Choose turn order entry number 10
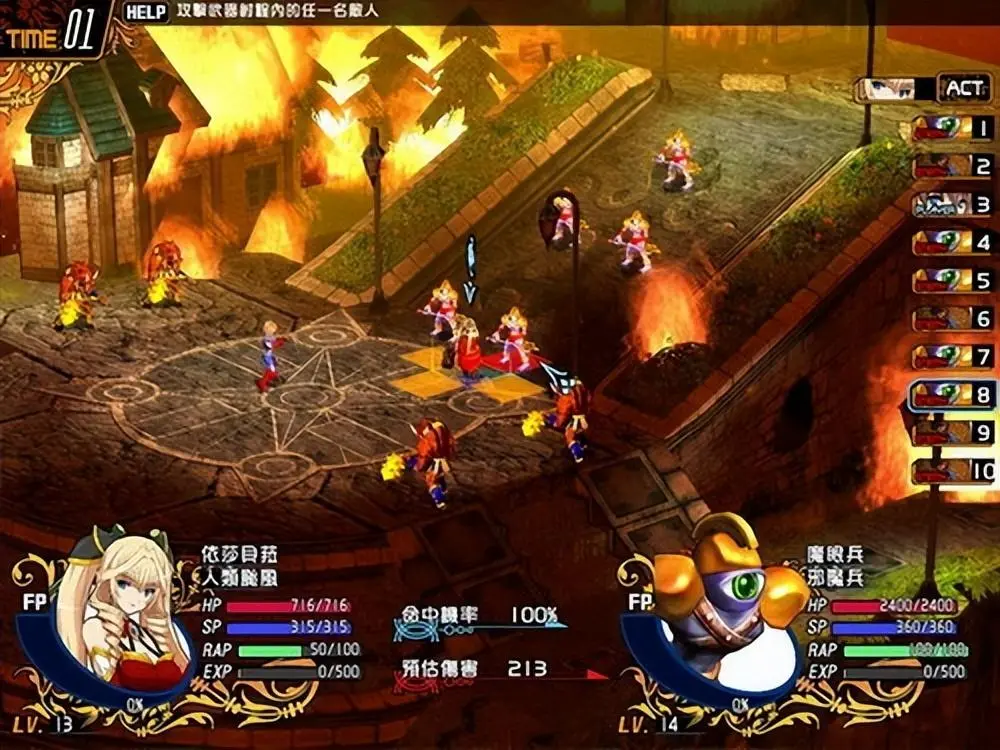1000x750 pixels. pyautogui.click(x=953, y=470)
